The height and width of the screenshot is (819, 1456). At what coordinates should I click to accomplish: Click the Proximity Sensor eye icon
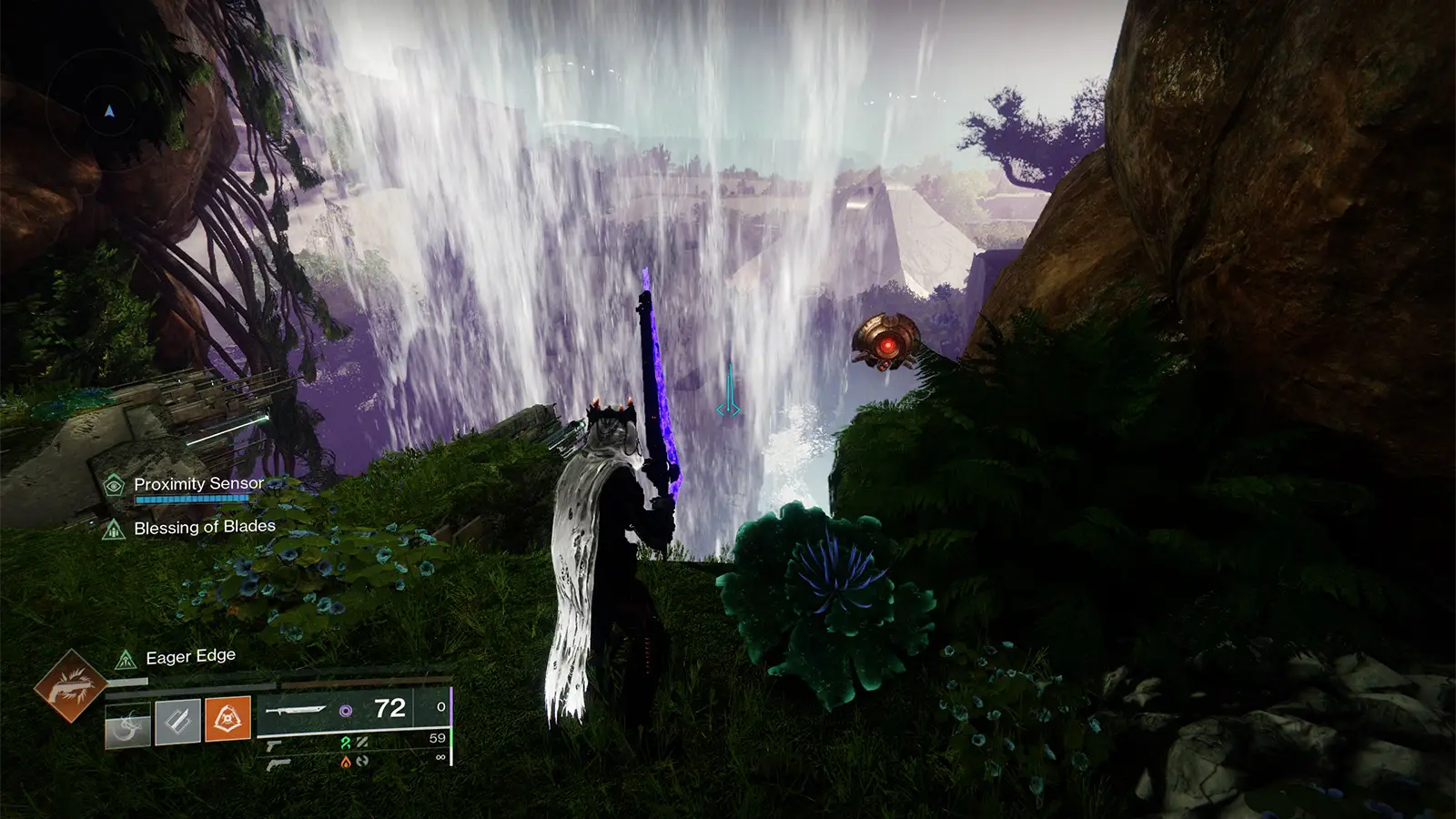click(x=113, y=486)
